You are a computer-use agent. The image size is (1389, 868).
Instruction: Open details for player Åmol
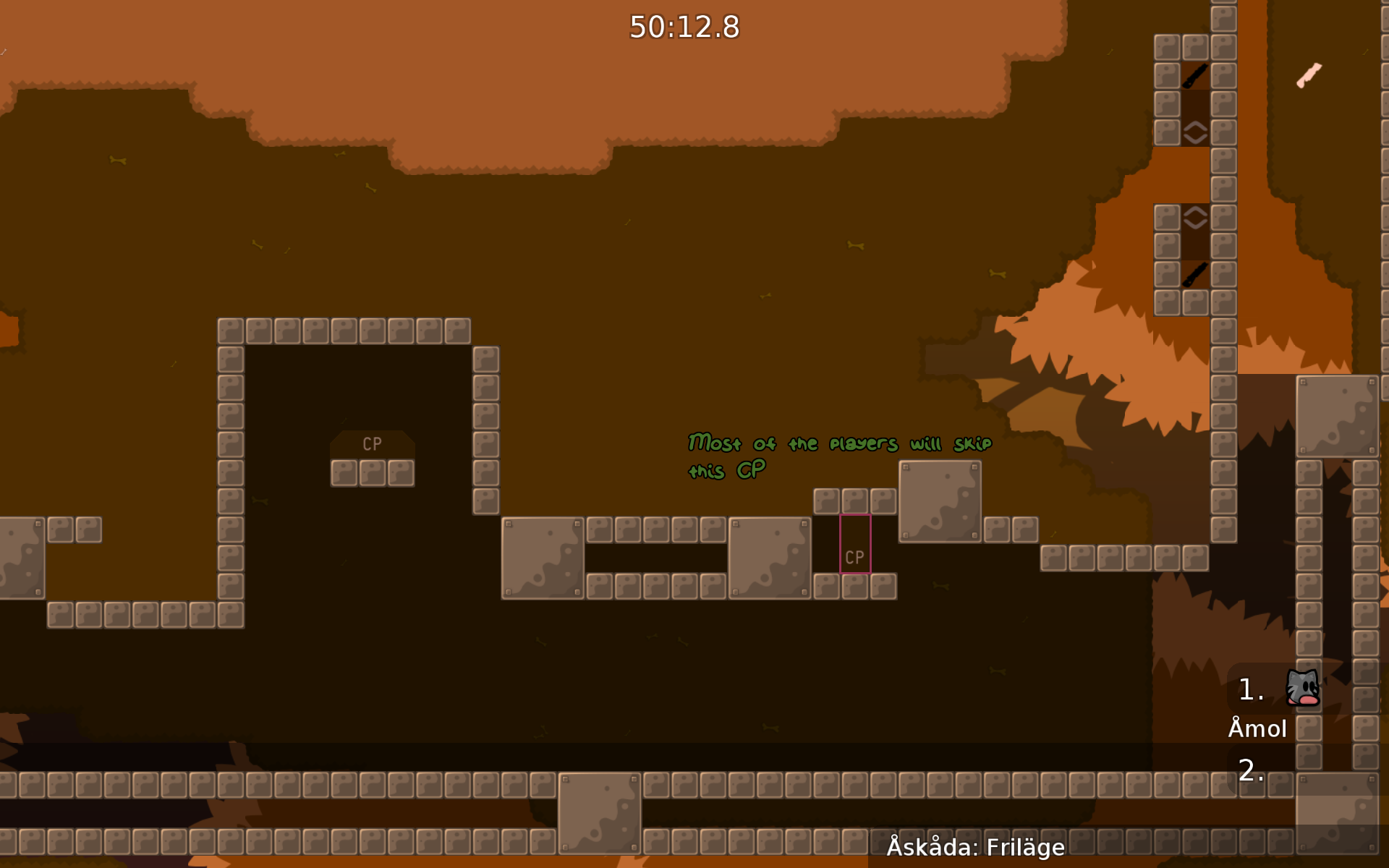pos(1259,728)
